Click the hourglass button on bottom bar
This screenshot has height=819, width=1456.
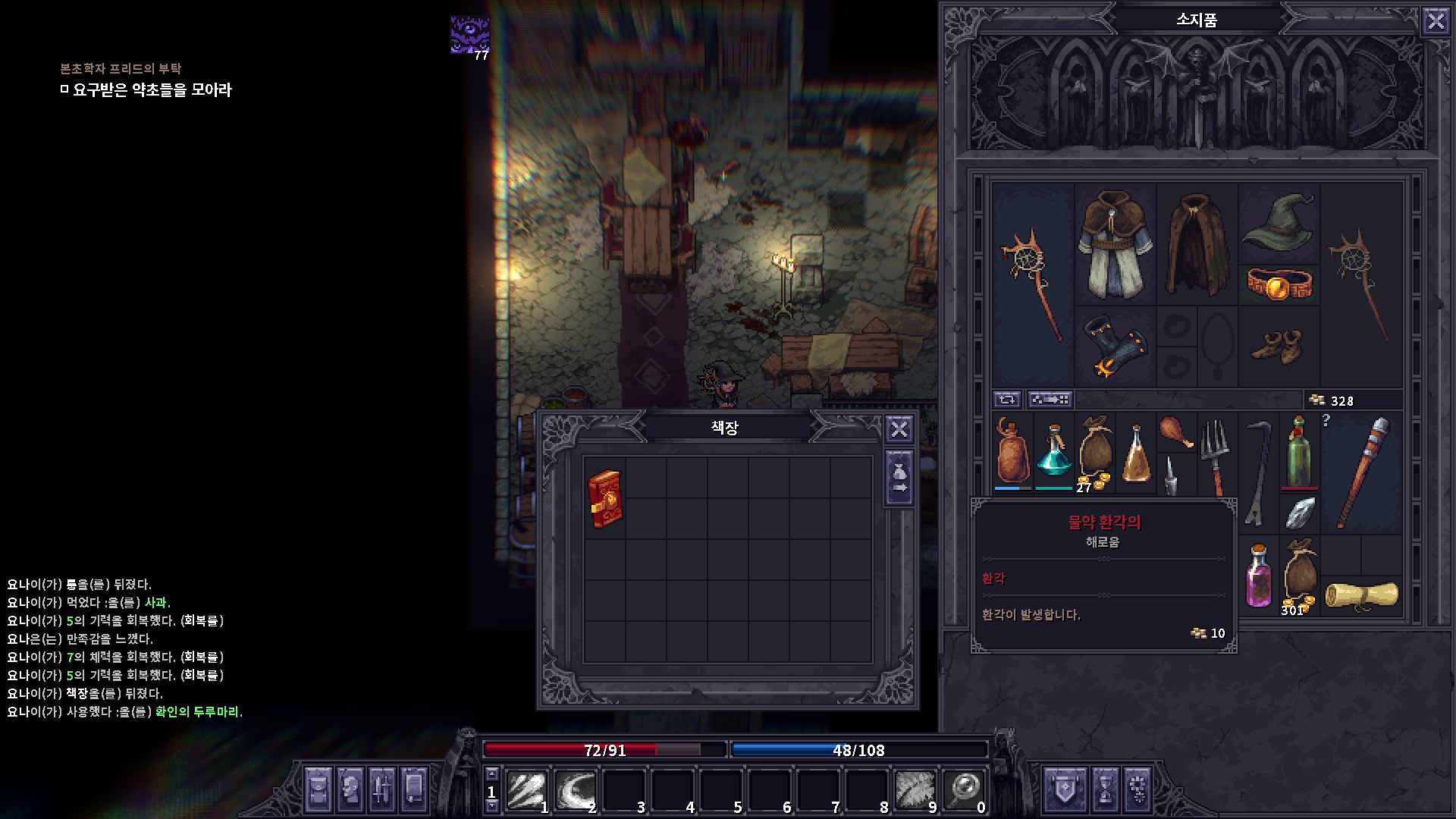[1105, 789]
